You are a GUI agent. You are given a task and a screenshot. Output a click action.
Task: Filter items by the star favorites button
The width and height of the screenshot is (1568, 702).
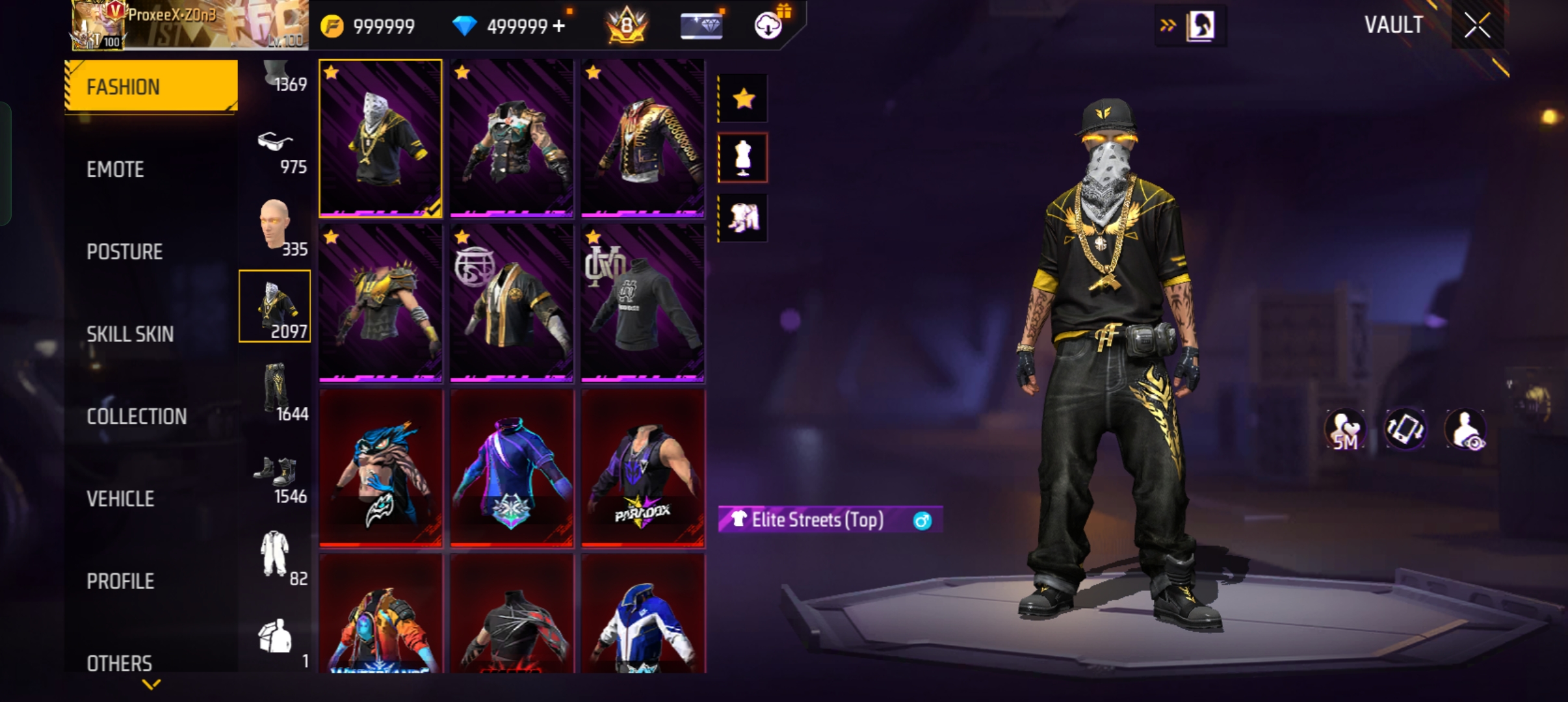point(743,99)
